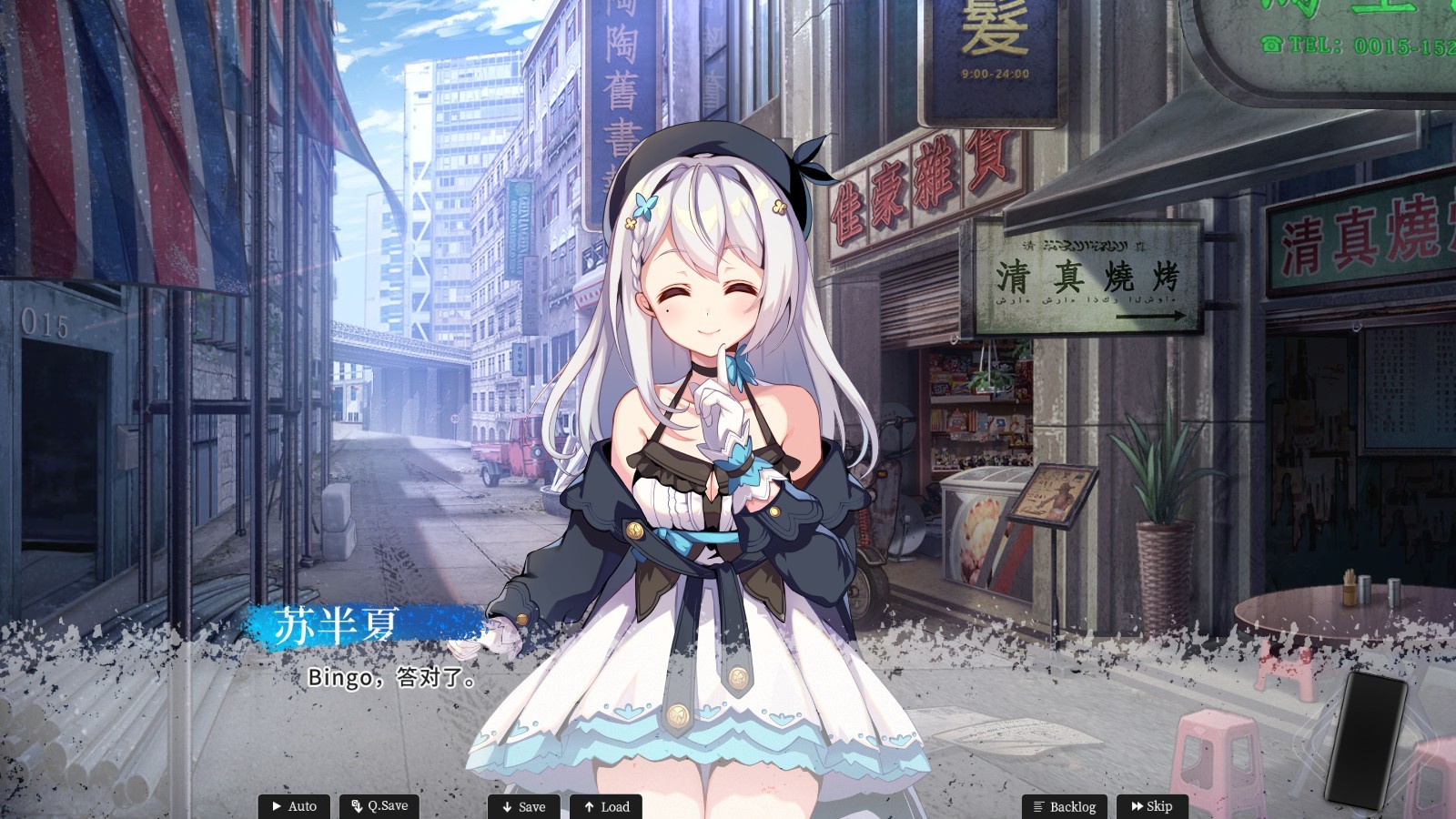Hit the up-arrow icon on the Load button
The image size is (1456, 819).
tap(588, 806)
